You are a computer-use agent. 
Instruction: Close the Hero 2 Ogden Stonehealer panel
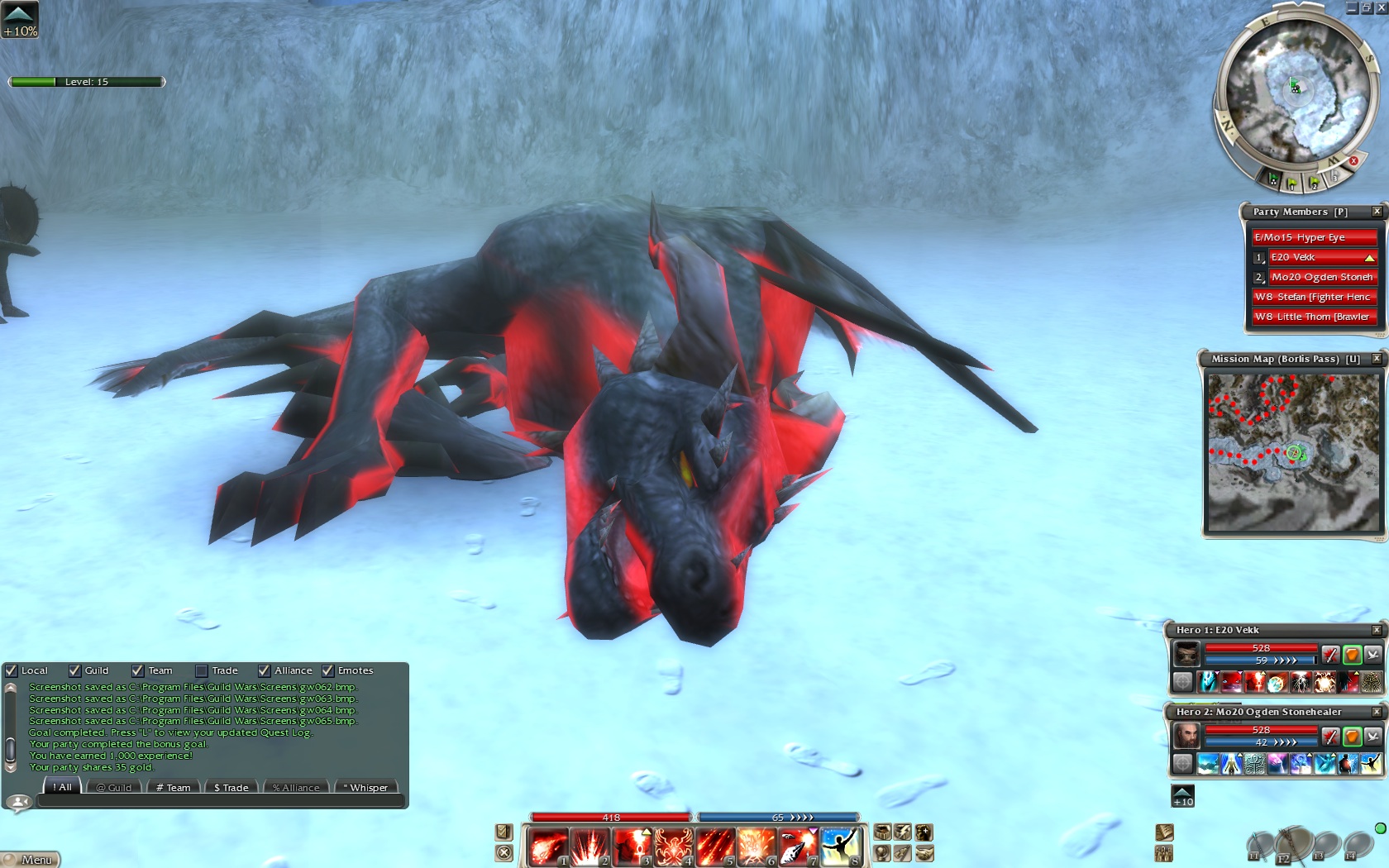point(1377,712)
